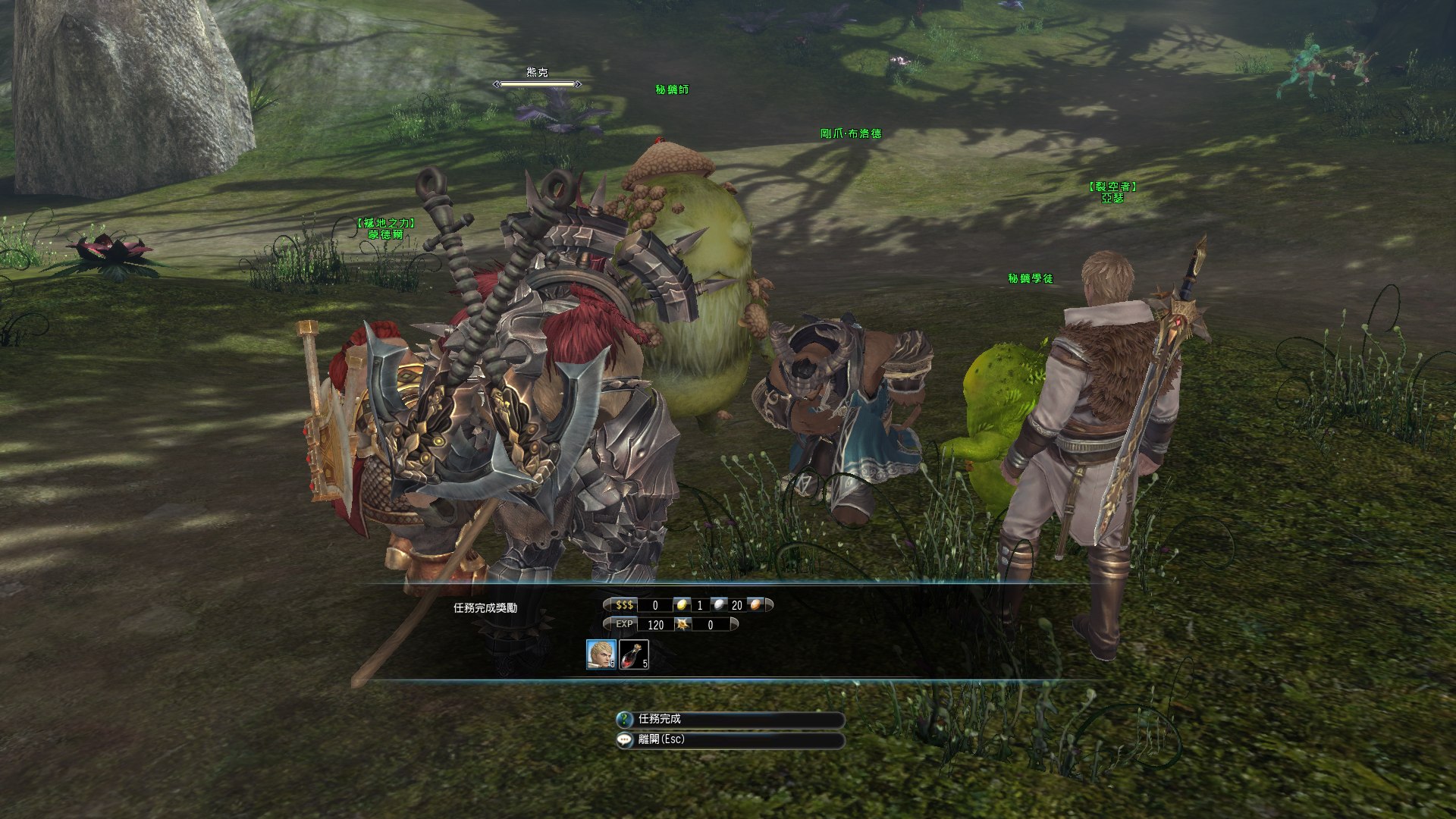This screenshot has height=819, width=1456.
Task: Choose the 任務完成 quest complete option
Action: click(x=730, y=719)
